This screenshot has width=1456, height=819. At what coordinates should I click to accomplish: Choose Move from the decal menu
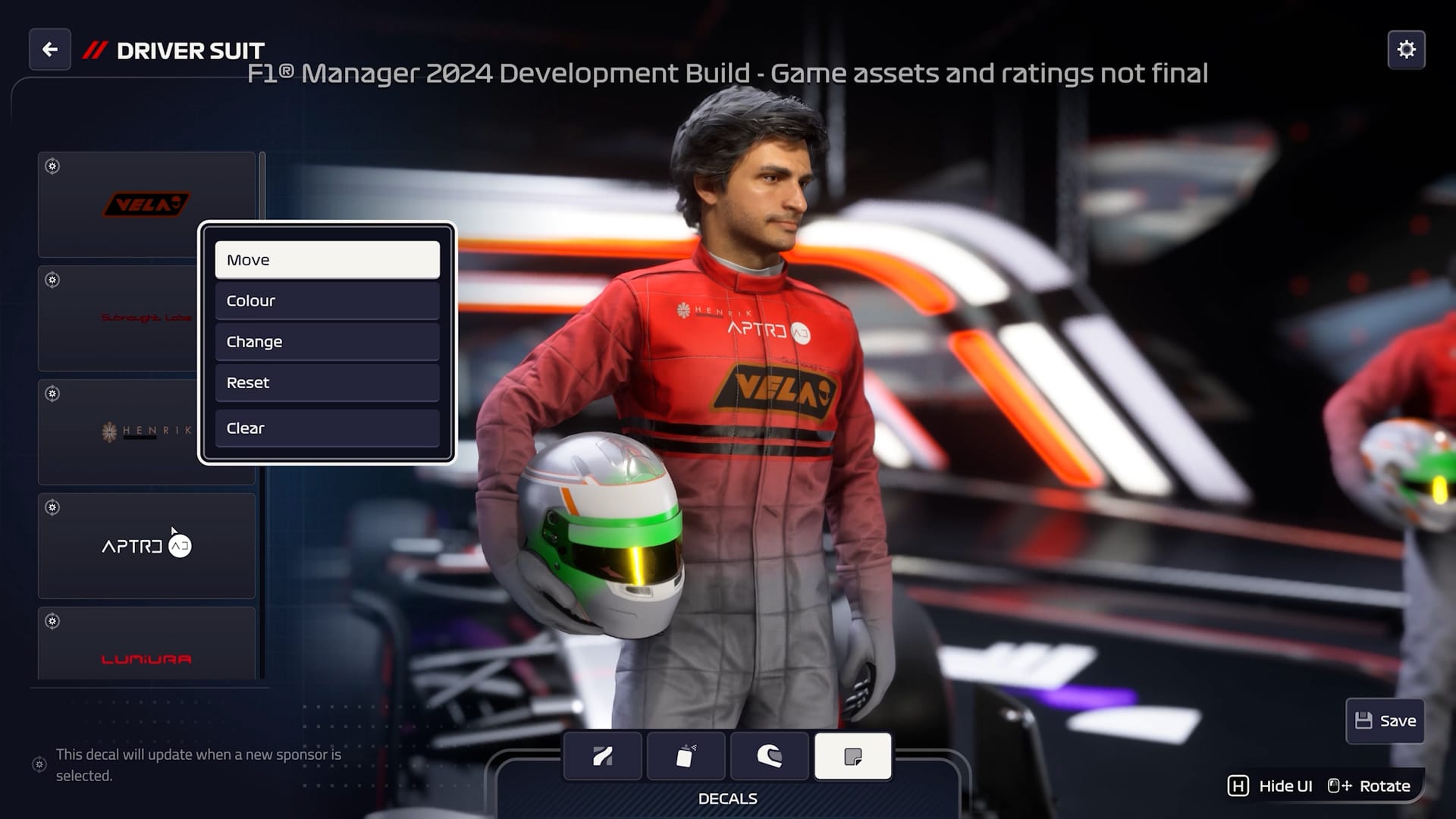tap(327, 260)
